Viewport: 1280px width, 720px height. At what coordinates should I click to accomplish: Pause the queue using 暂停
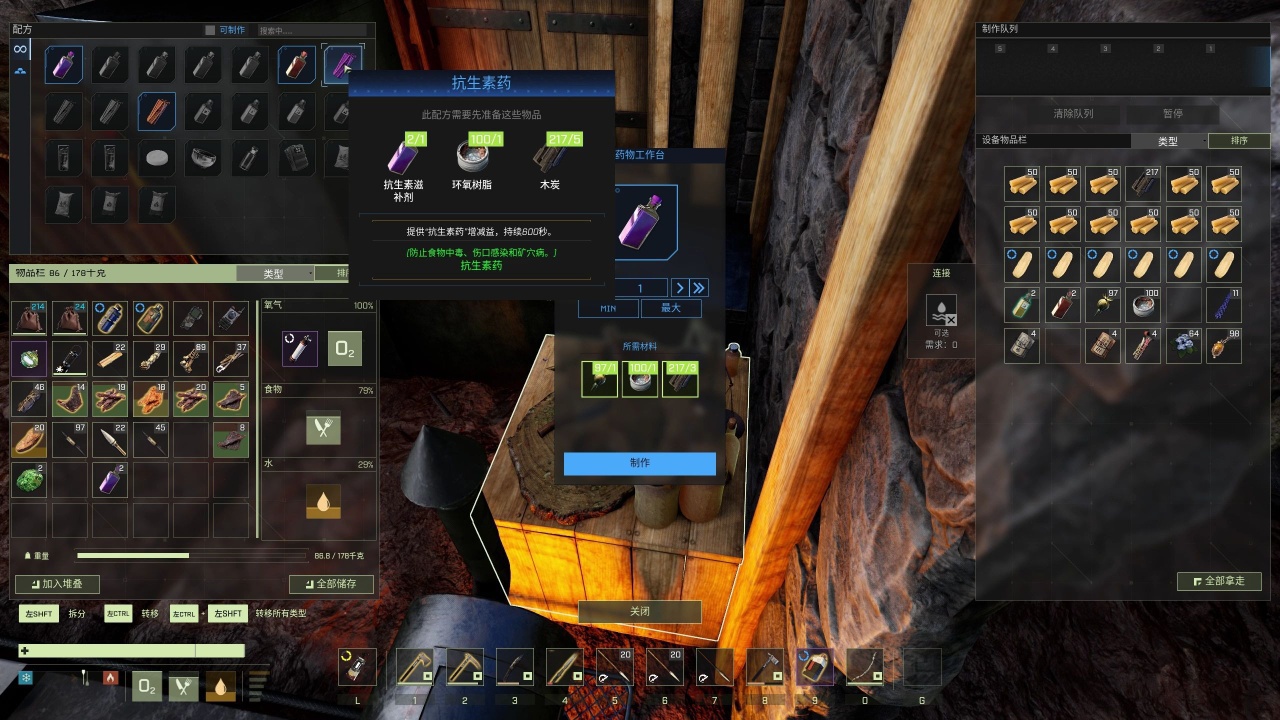(1171, 114)
